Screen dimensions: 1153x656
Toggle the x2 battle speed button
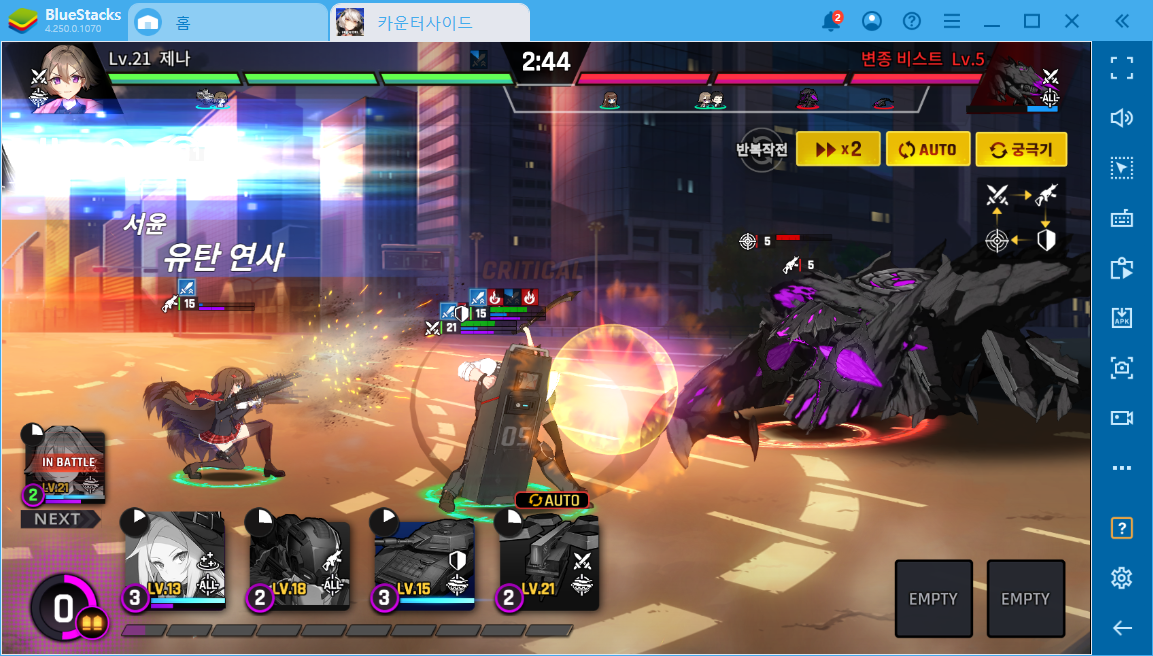coord(838,150)
